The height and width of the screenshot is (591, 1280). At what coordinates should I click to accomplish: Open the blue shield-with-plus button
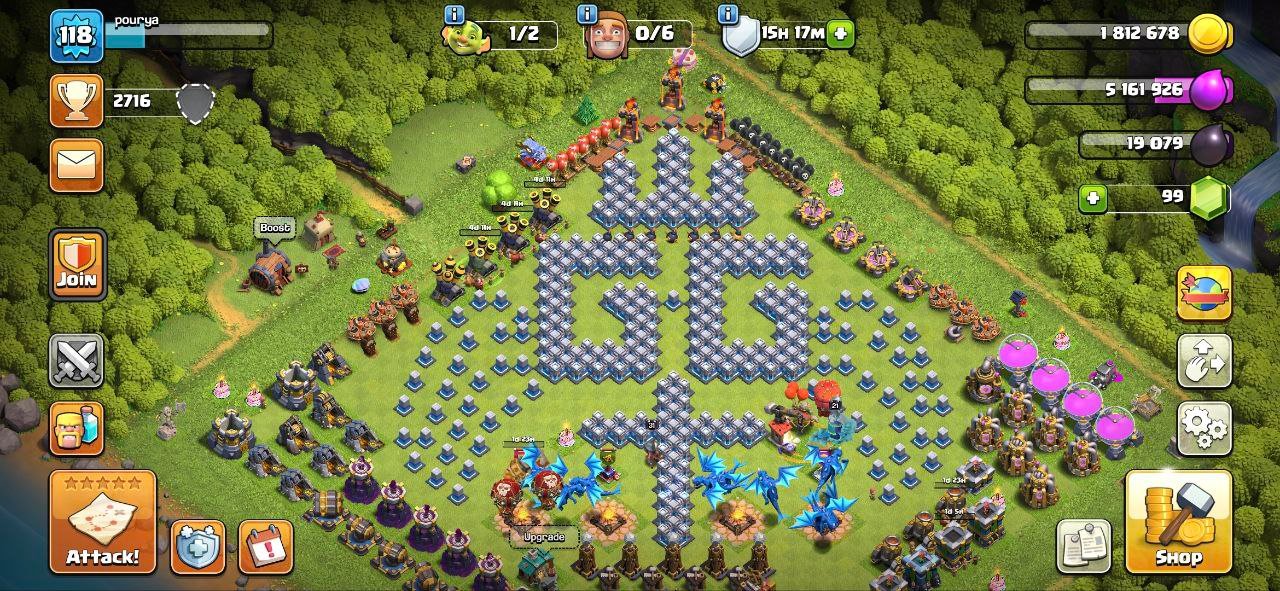197,546
